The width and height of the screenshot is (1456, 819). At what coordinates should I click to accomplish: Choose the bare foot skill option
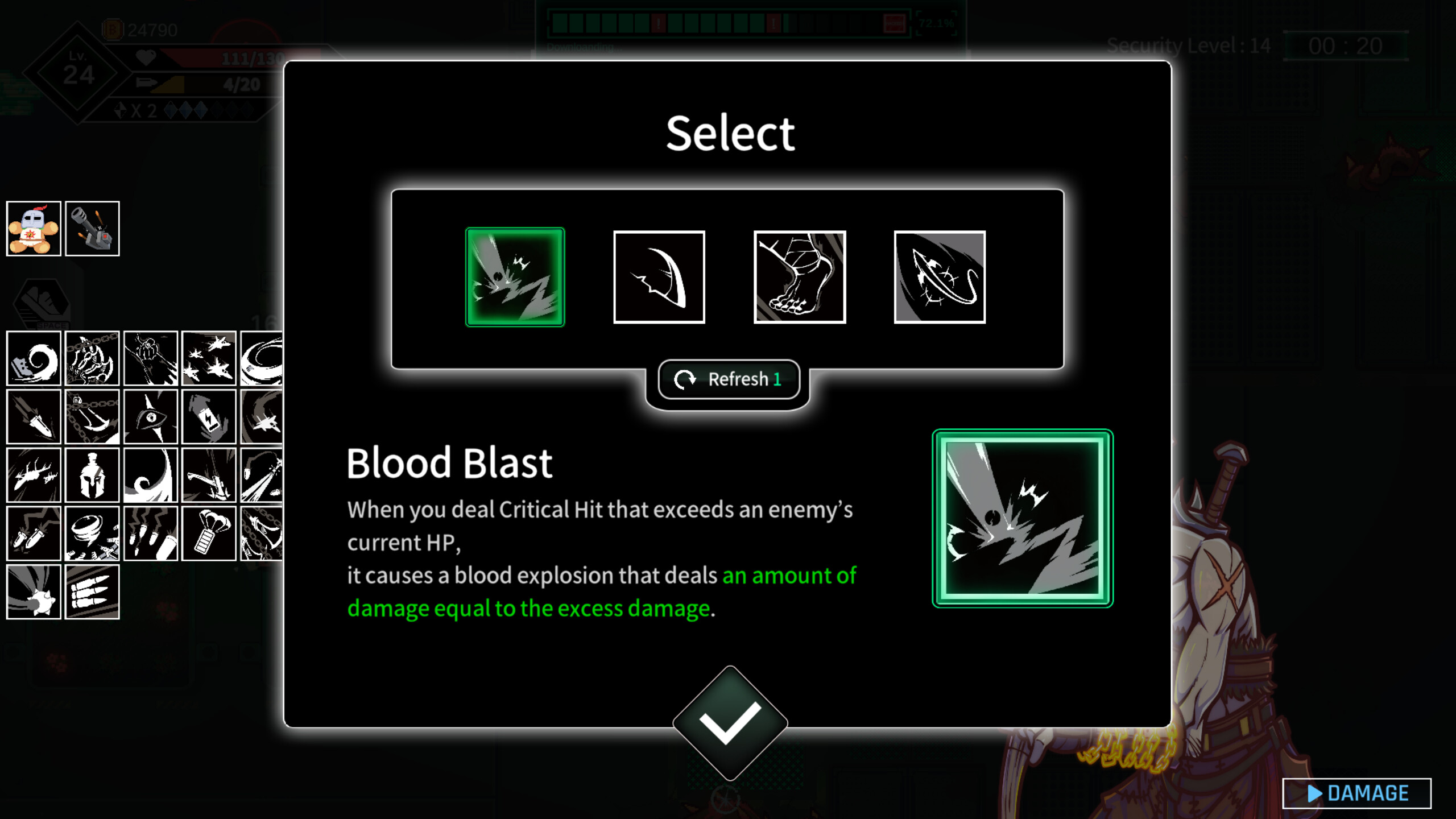pyautogui.click(x=799, y=275)
